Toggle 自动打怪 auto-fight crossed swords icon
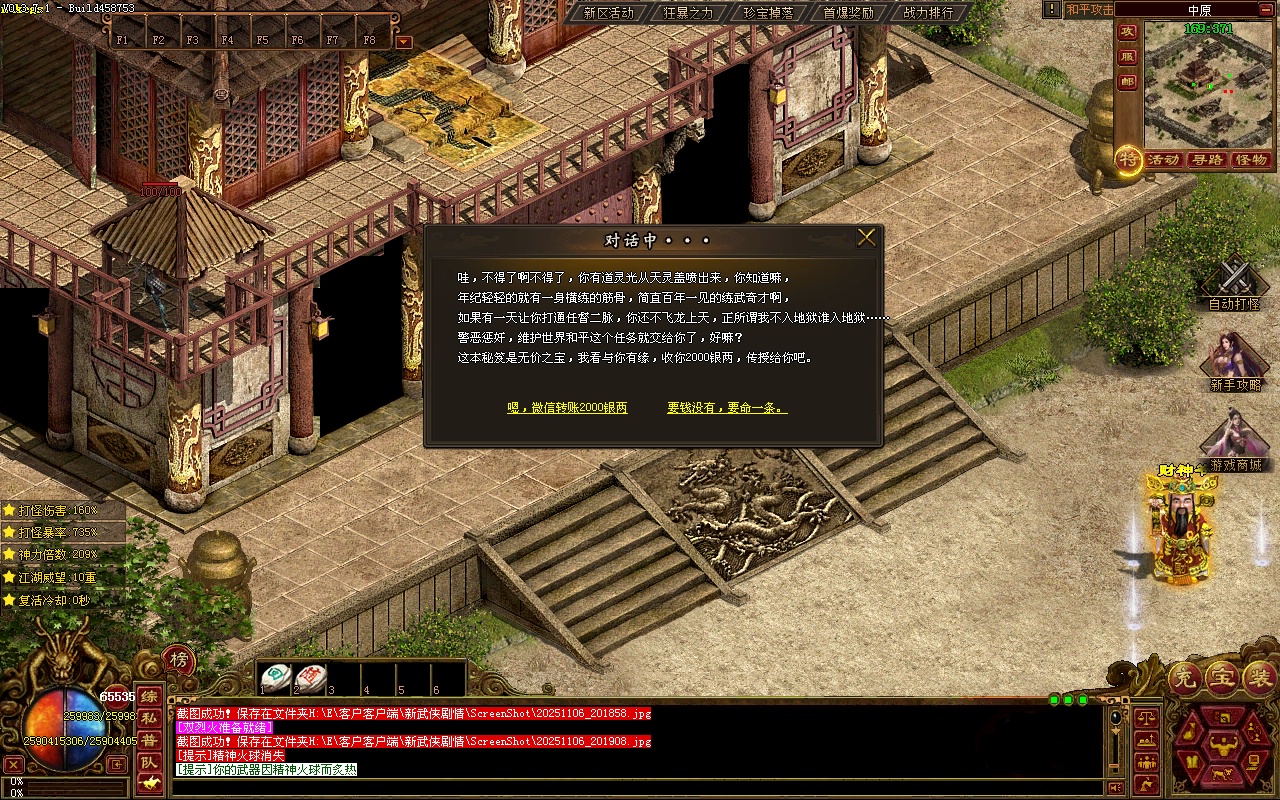Image resolution: width=1280 pixels, height=800 pixels. [x=1234, y=275]
